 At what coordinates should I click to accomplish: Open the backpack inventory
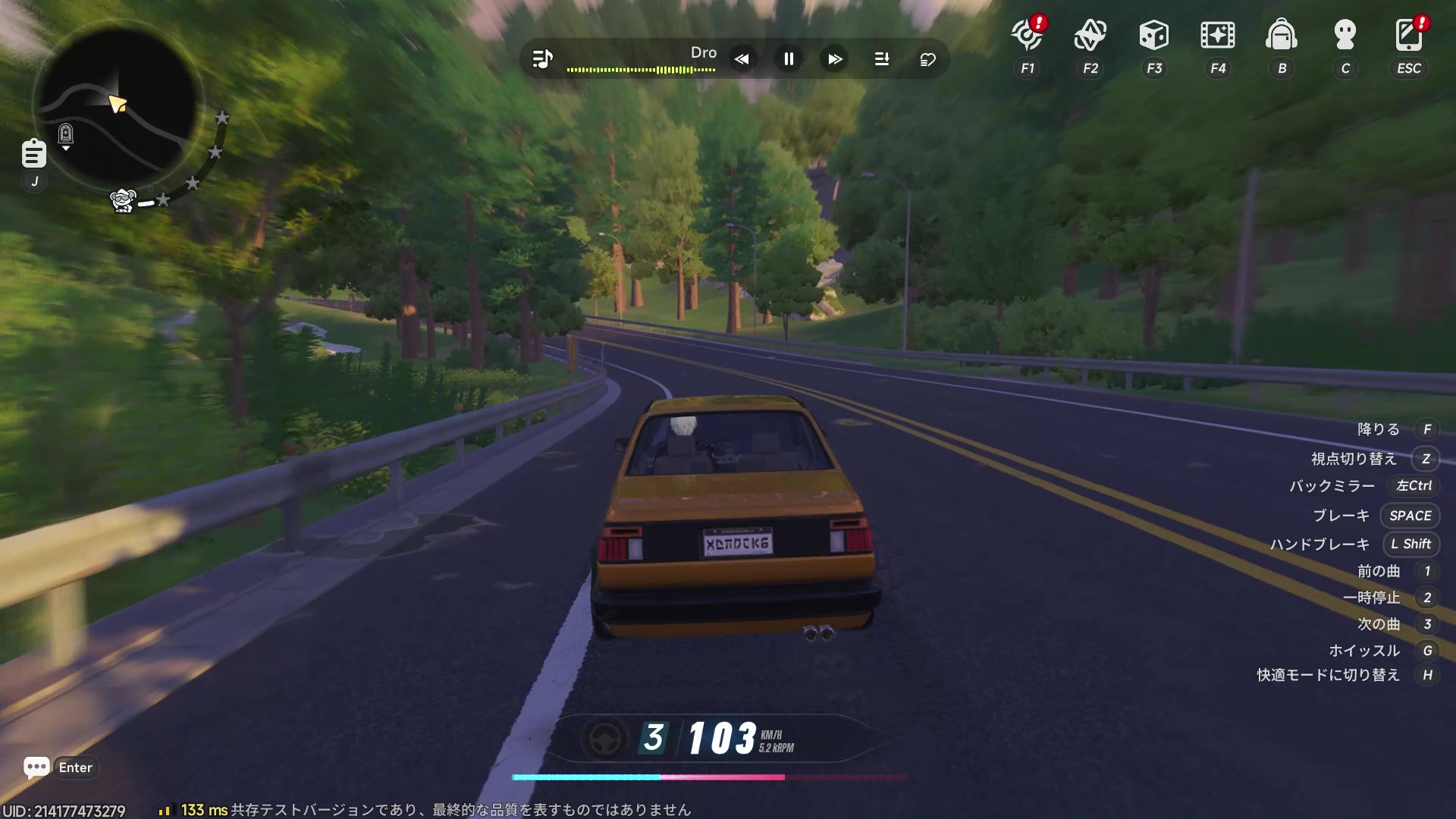coord(1282,36)
